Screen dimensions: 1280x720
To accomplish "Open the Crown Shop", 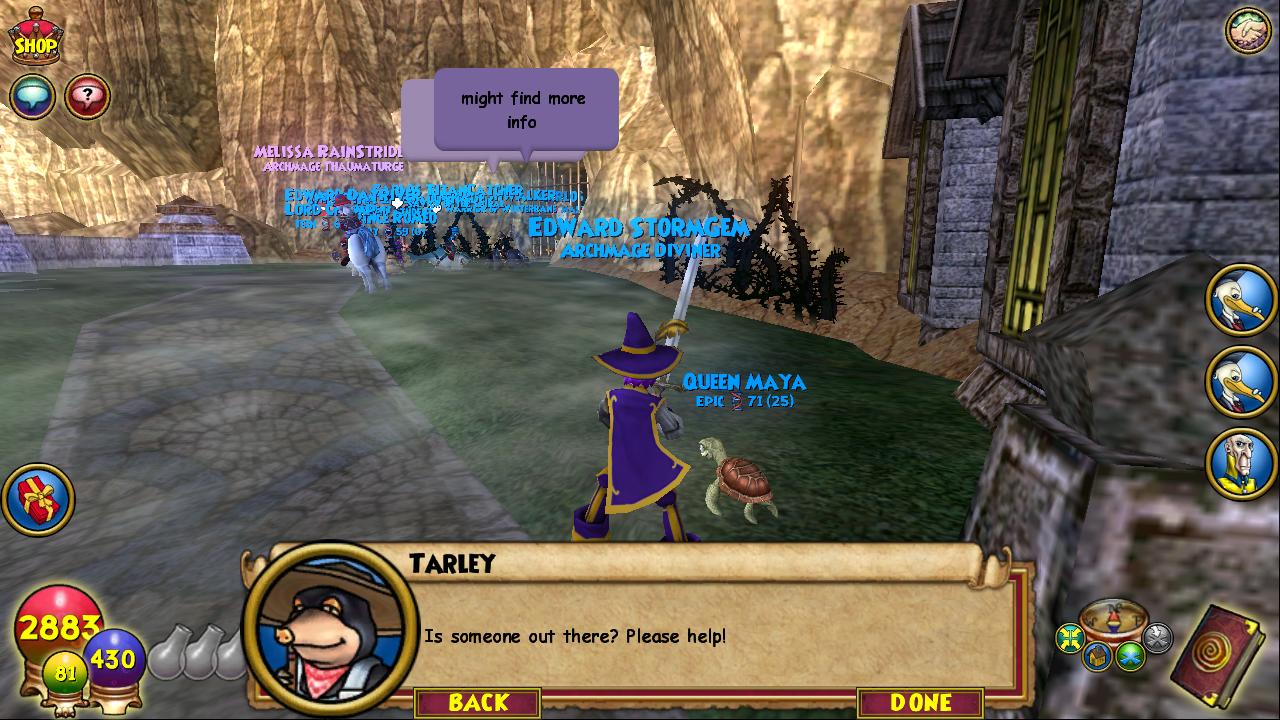I will point(35,36).
